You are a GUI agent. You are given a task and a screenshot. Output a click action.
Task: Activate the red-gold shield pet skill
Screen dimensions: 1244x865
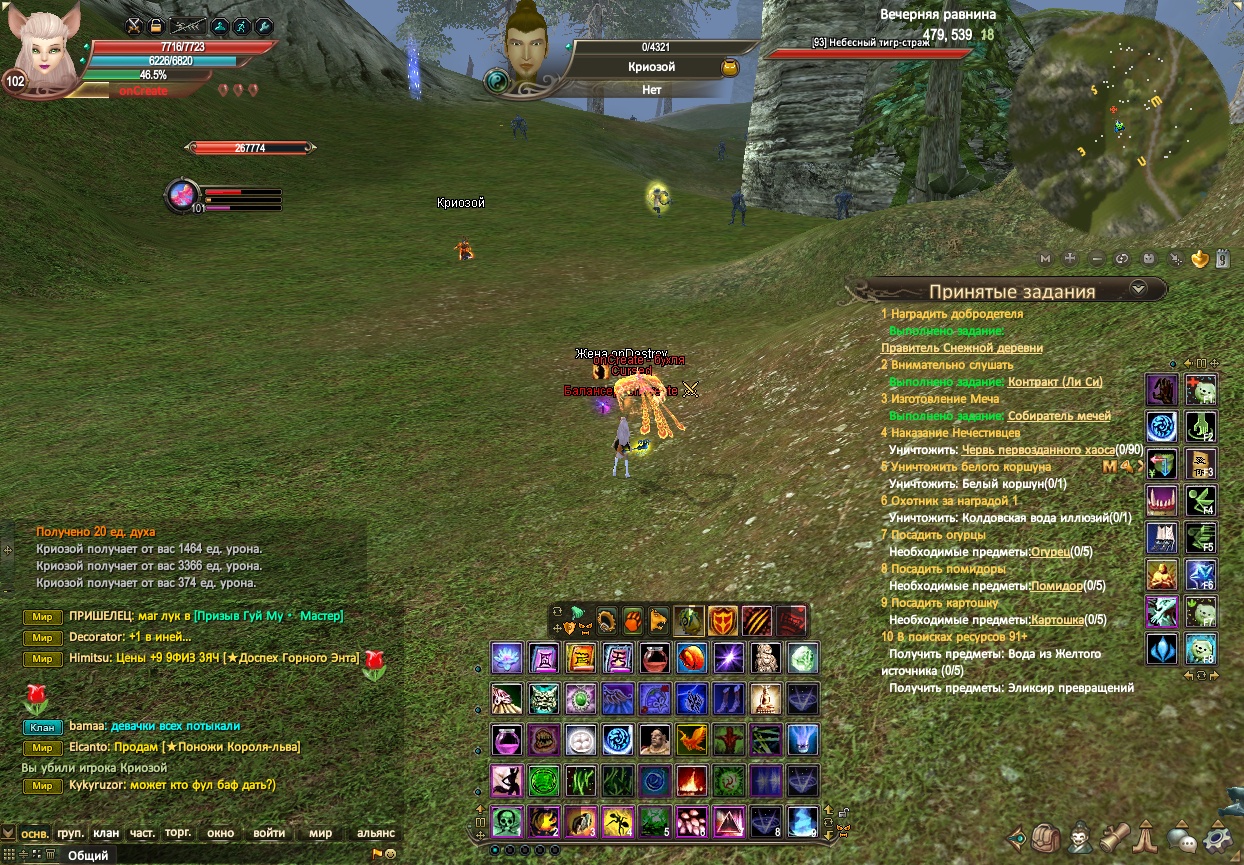(722, 621)
